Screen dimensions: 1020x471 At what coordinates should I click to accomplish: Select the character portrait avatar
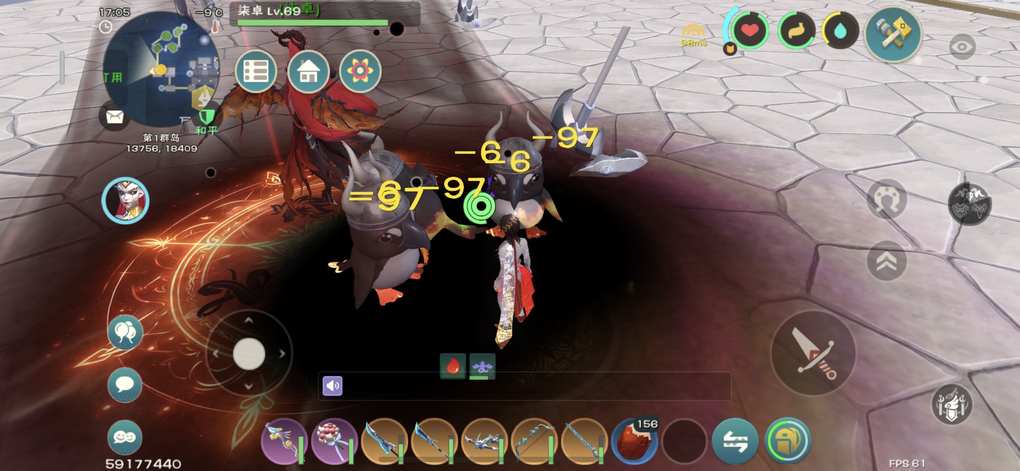coord(126,202)
